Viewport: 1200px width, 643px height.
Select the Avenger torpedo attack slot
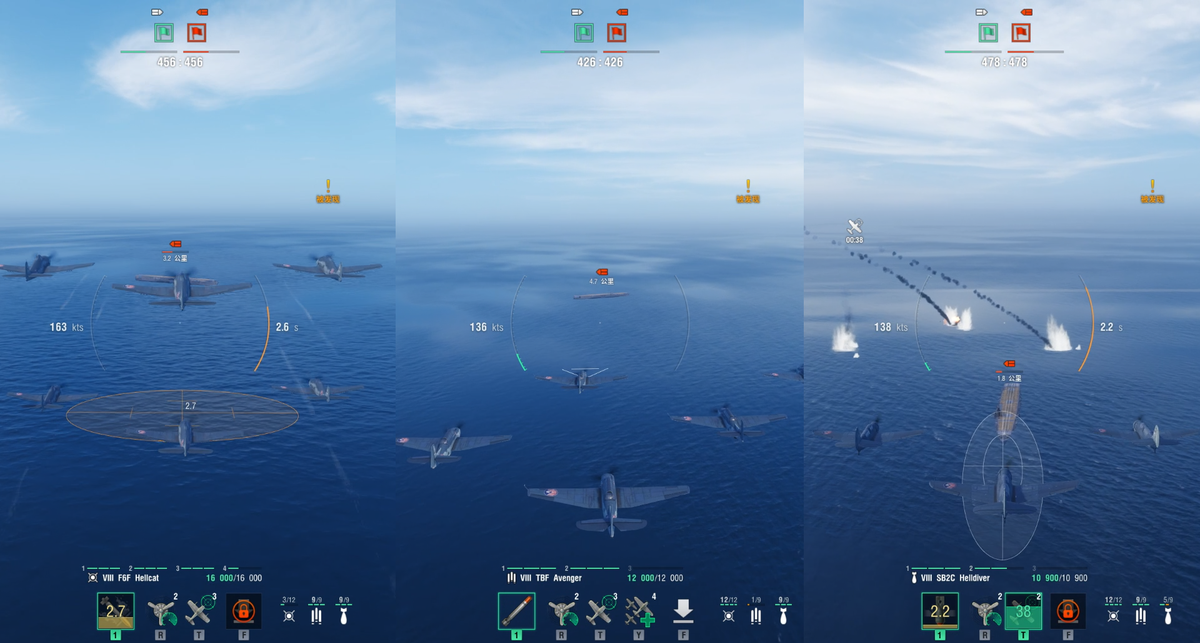[x=516, y=611]
